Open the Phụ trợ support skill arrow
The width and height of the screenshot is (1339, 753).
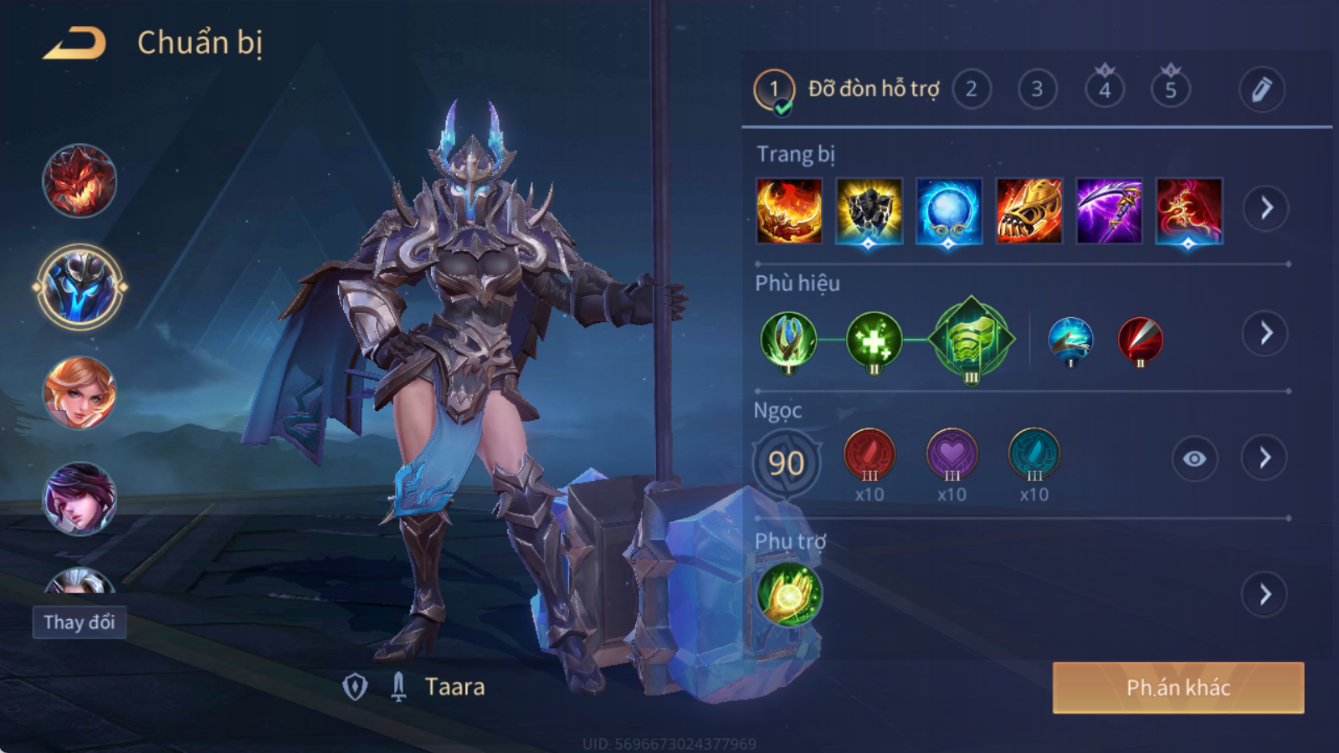(1265, 595)
